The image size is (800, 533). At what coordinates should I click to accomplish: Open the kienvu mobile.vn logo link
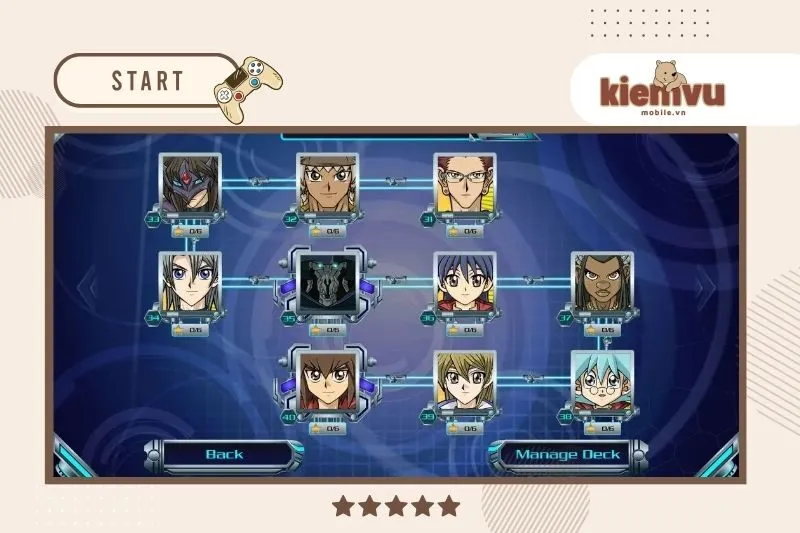pos(661,90)
